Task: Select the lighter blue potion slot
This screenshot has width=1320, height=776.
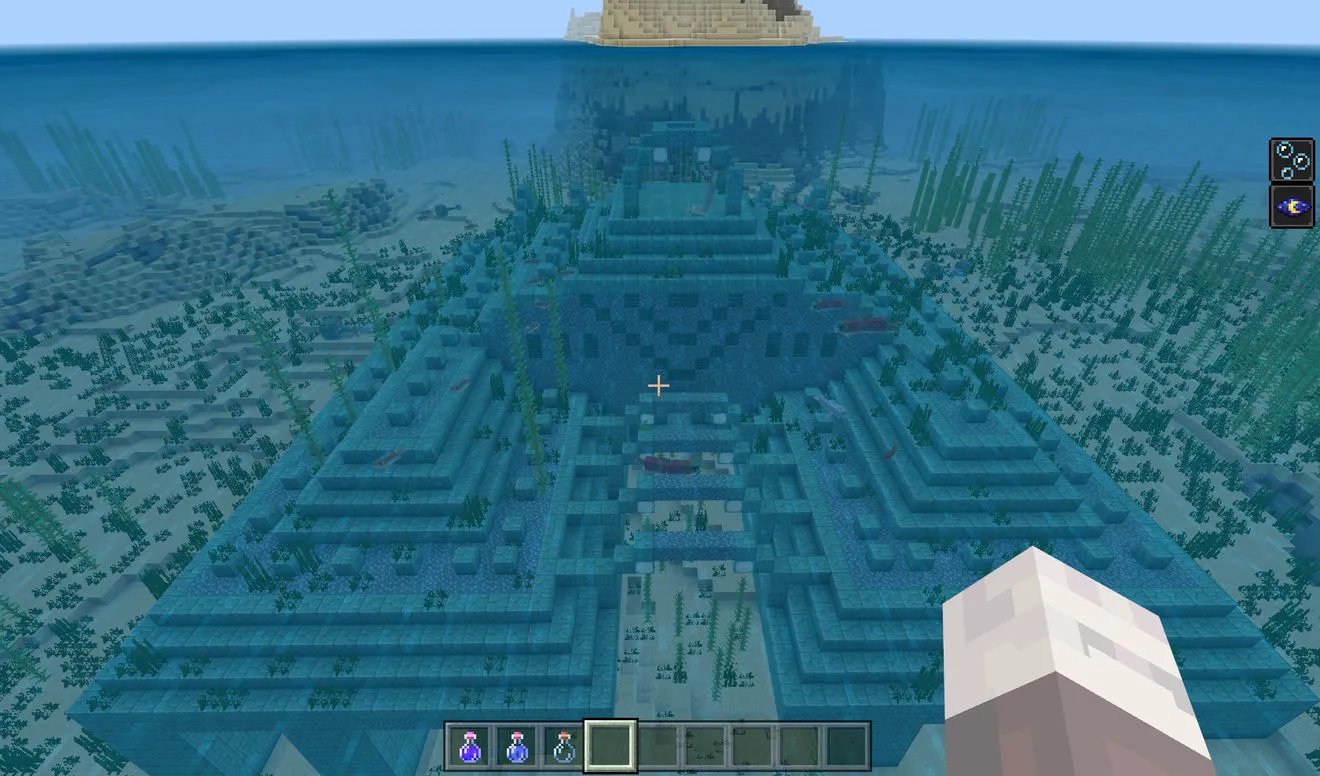Action: tap(516, 747)
